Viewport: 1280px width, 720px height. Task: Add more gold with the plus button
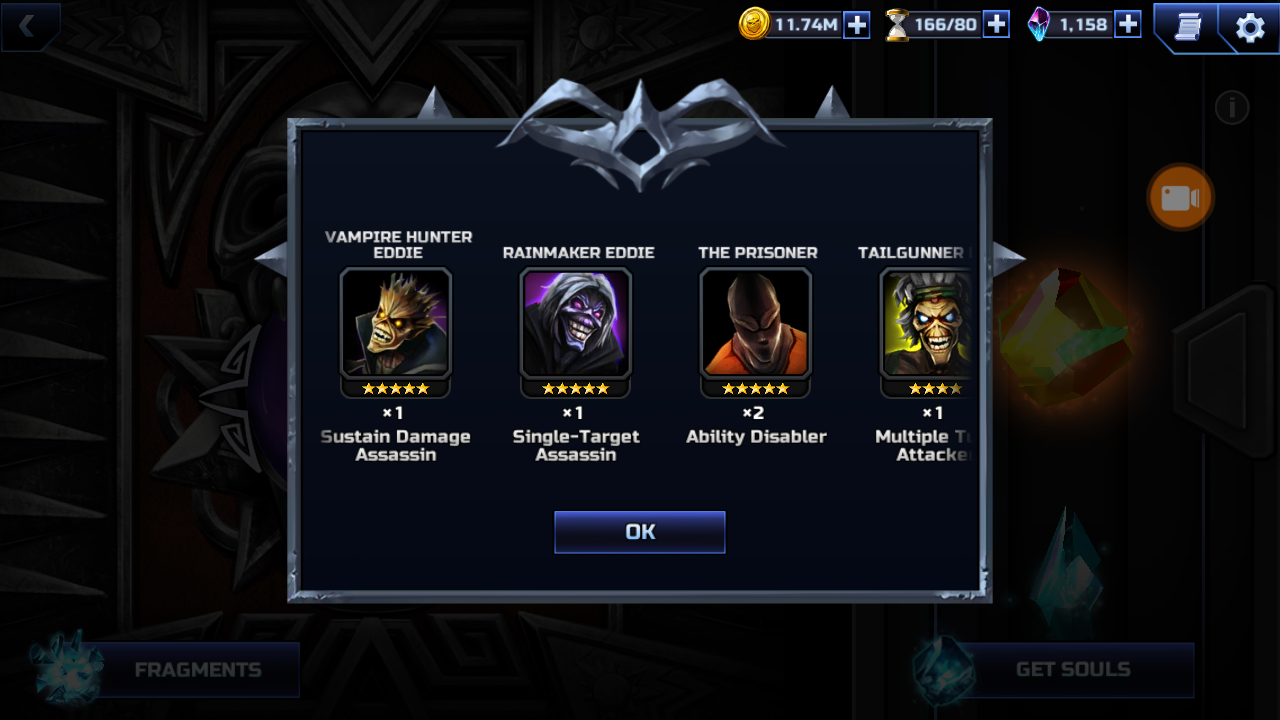[857, 25]
